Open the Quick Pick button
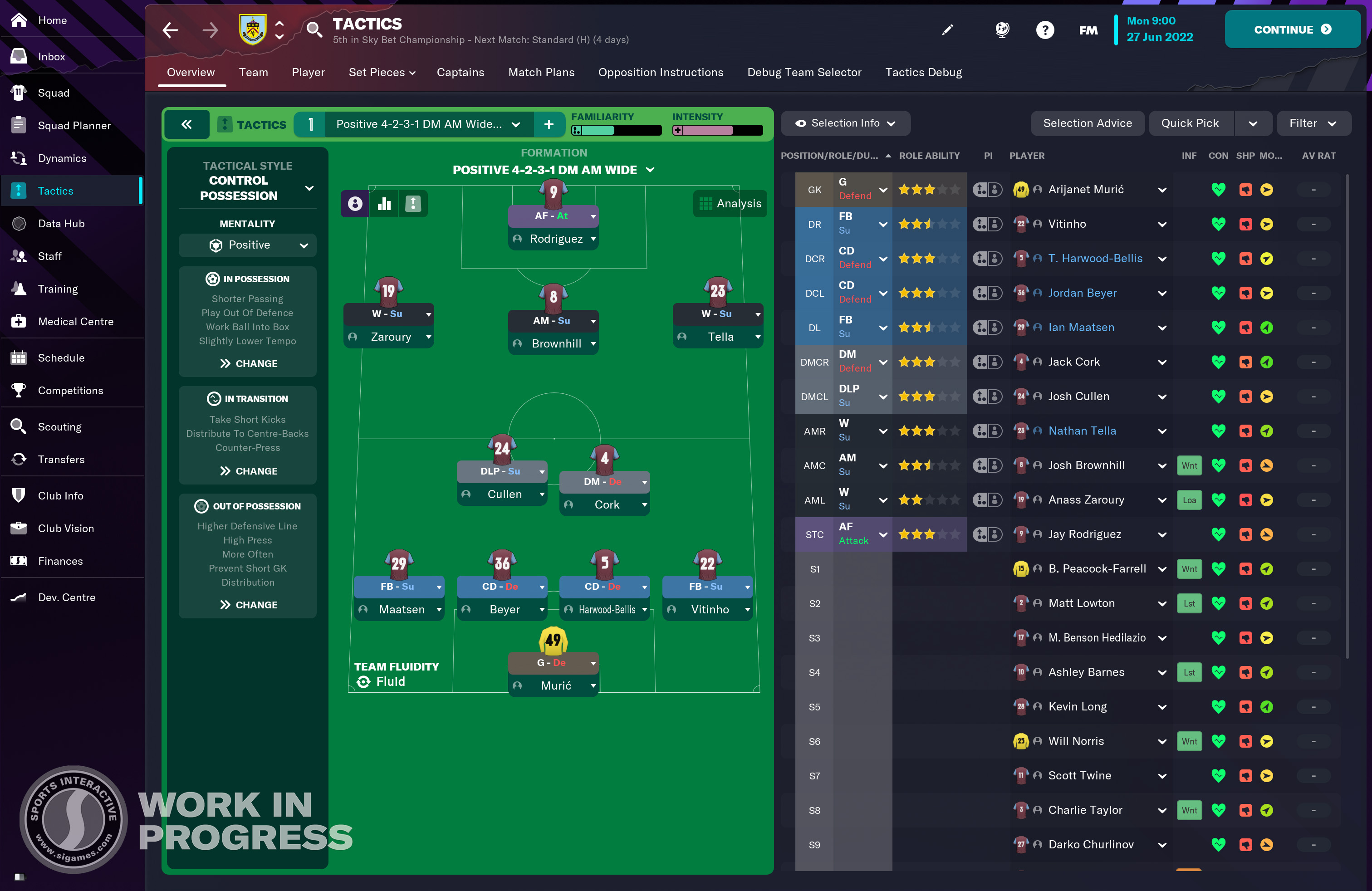Viewport: 1372px width, 891px height. [x=1189, y=123]
